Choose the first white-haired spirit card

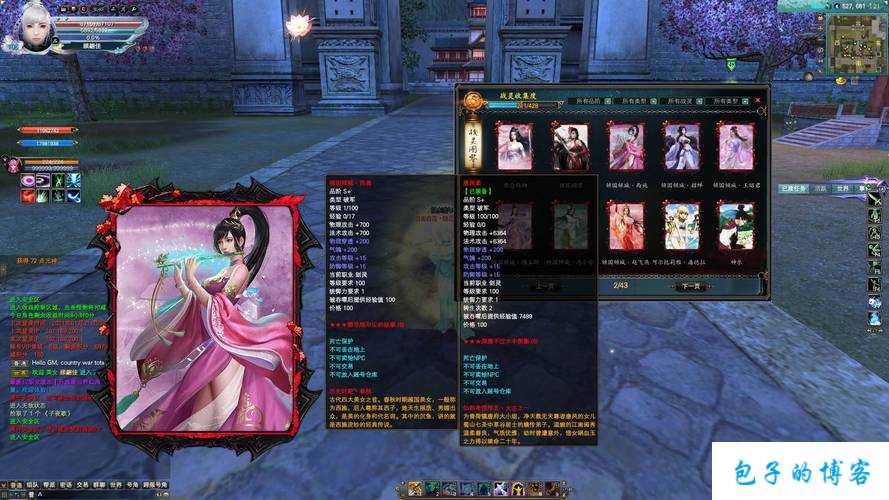[515, 147]
